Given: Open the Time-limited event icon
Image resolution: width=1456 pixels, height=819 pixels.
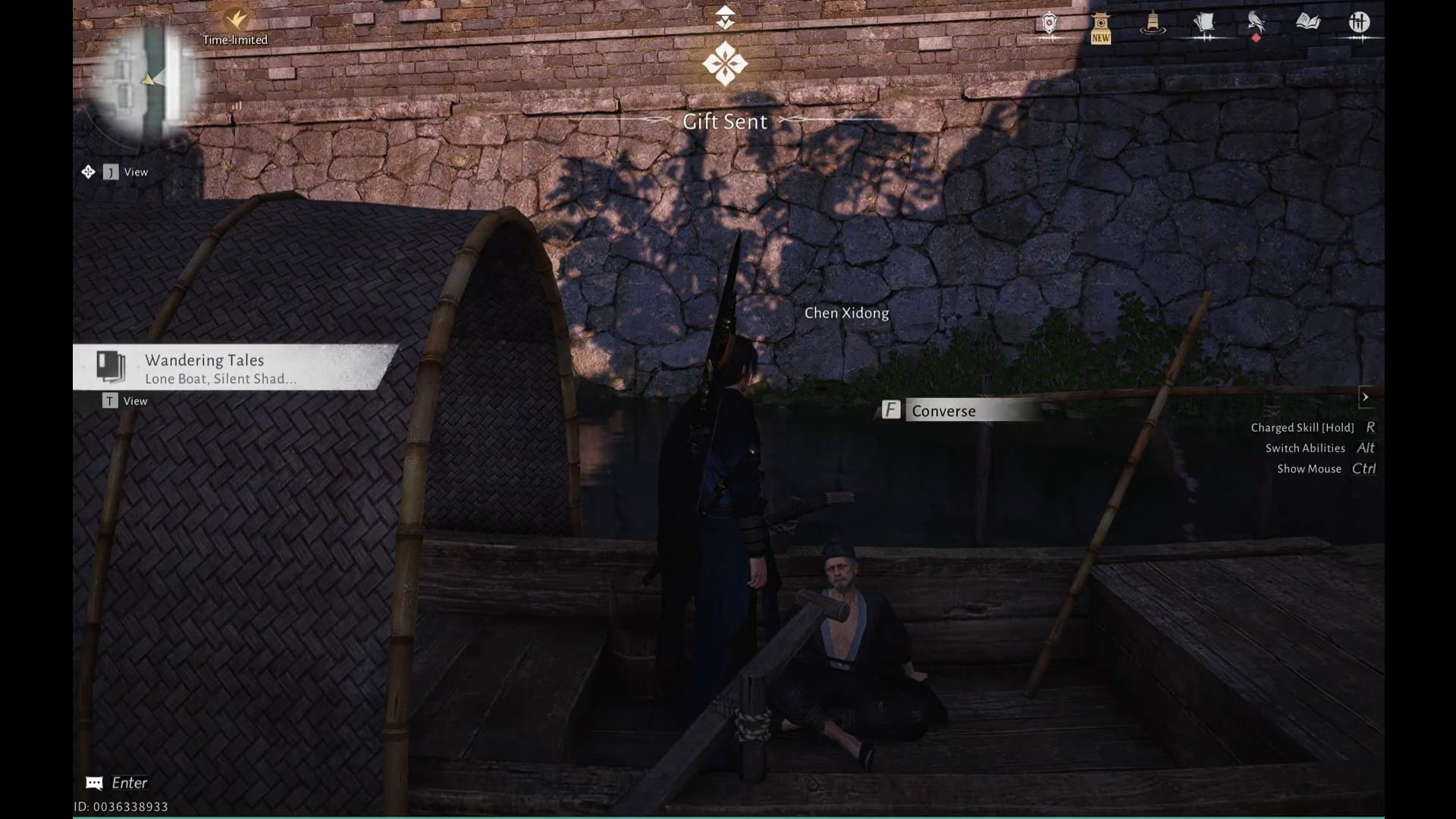Looking at the screenshot, I should coord(236,20).
